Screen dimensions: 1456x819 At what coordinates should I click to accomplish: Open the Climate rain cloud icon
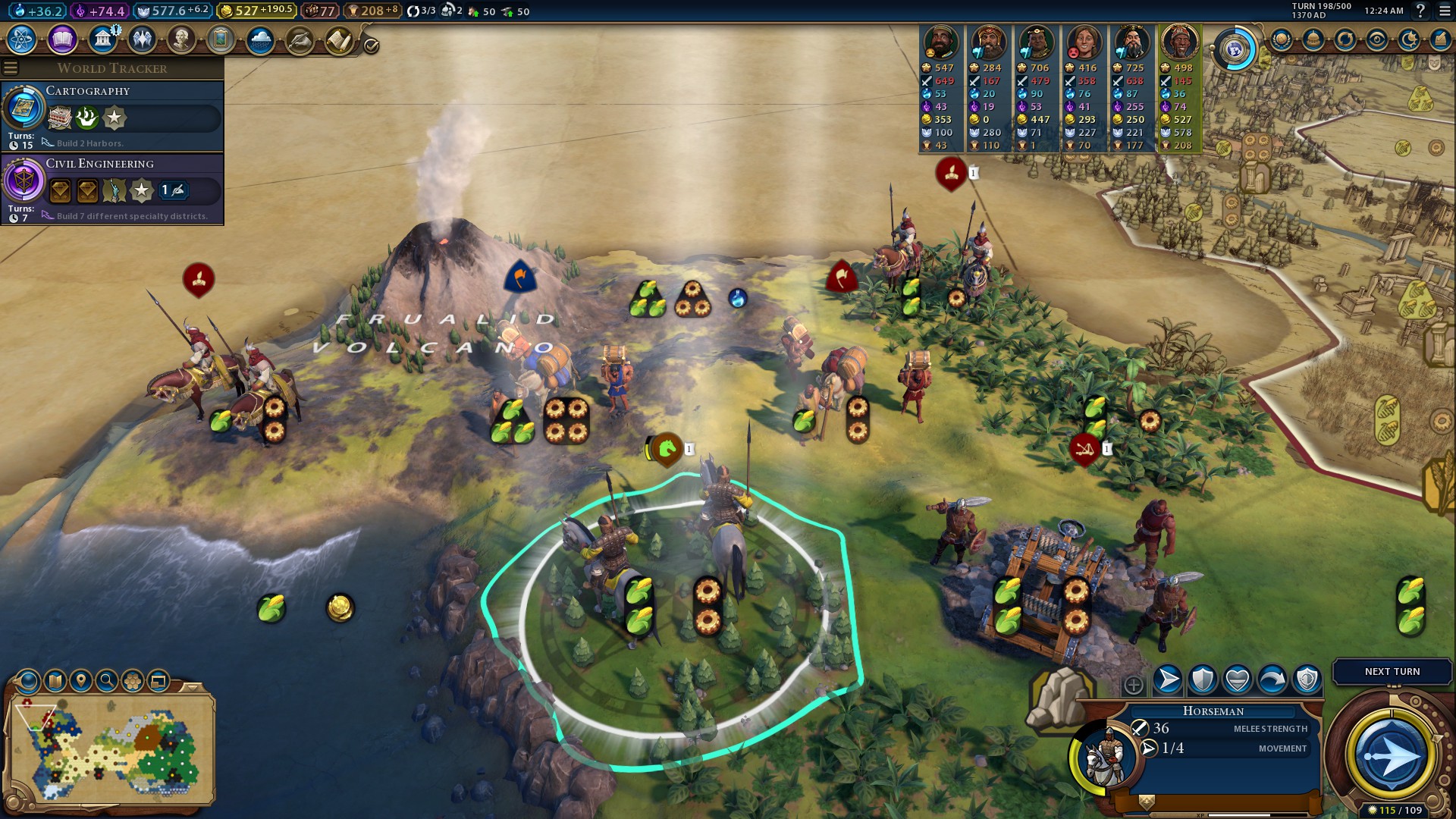pyautogui.click(x=260, y=39)
